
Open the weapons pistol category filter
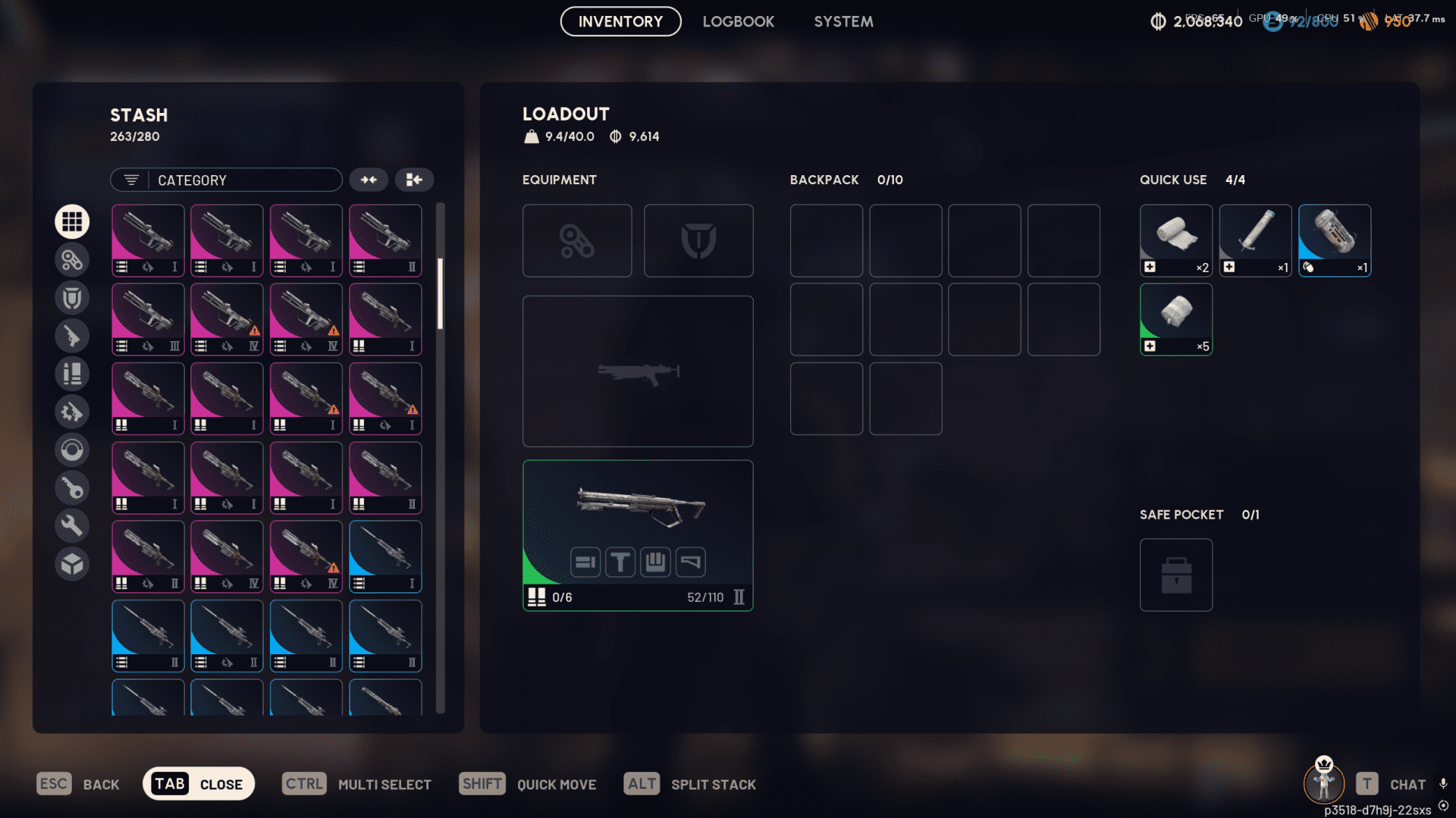point(72,335)
